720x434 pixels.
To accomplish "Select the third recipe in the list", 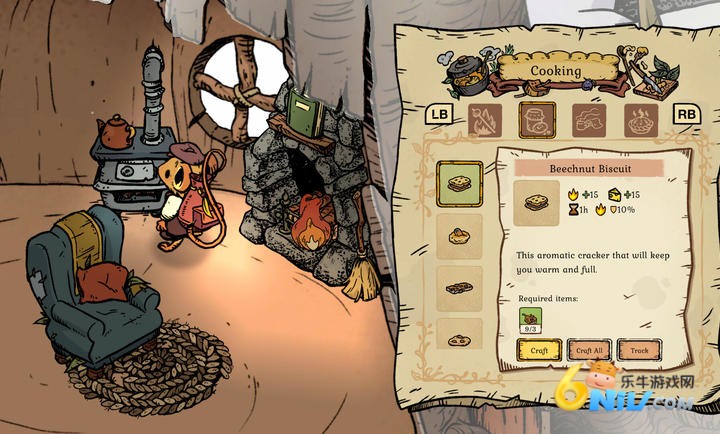I will (461, 288).
